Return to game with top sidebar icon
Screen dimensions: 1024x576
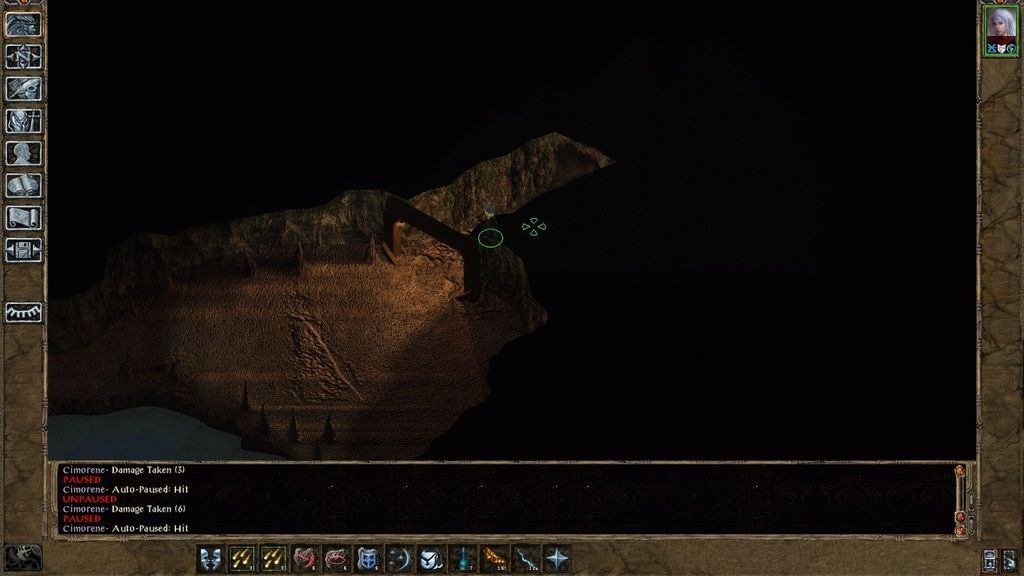click(24, 24)
